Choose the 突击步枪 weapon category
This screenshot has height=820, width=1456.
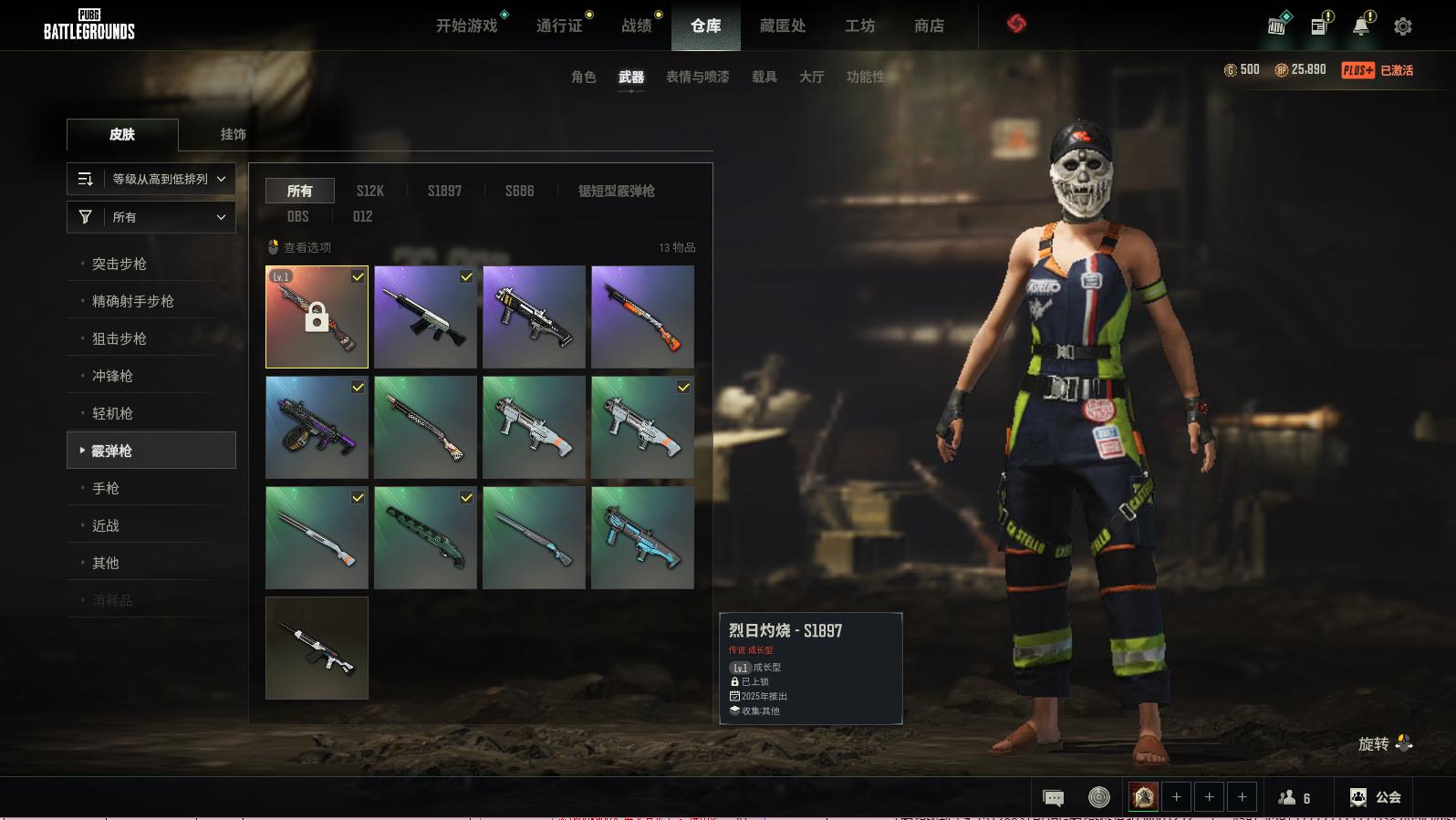click(x=120, y=264)
